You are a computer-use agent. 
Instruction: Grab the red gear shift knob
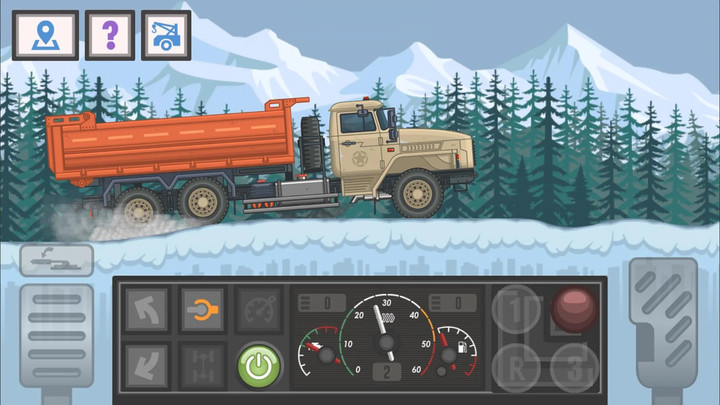[573, 308]
